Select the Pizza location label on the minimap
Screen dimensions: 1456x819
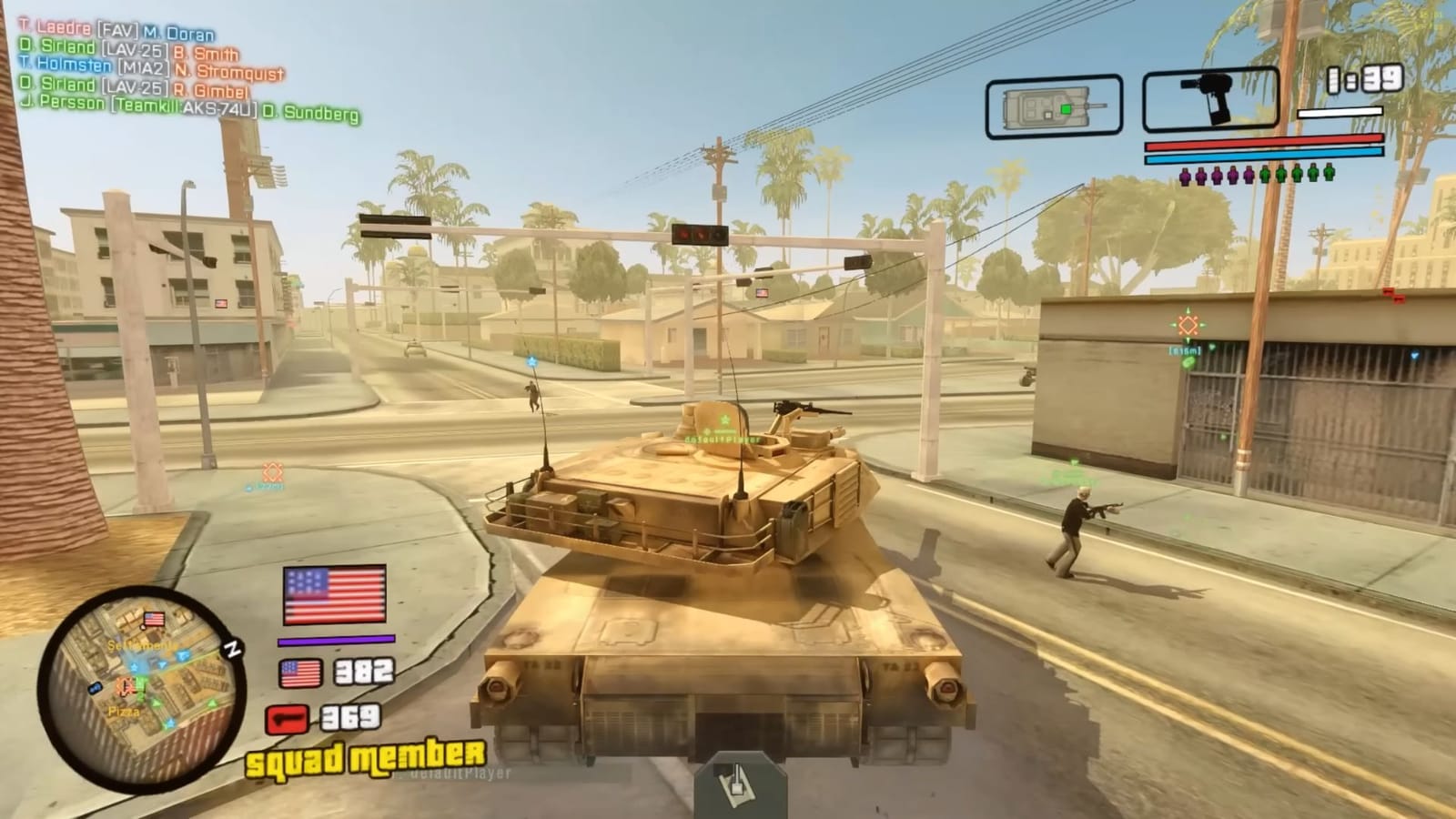123,712
